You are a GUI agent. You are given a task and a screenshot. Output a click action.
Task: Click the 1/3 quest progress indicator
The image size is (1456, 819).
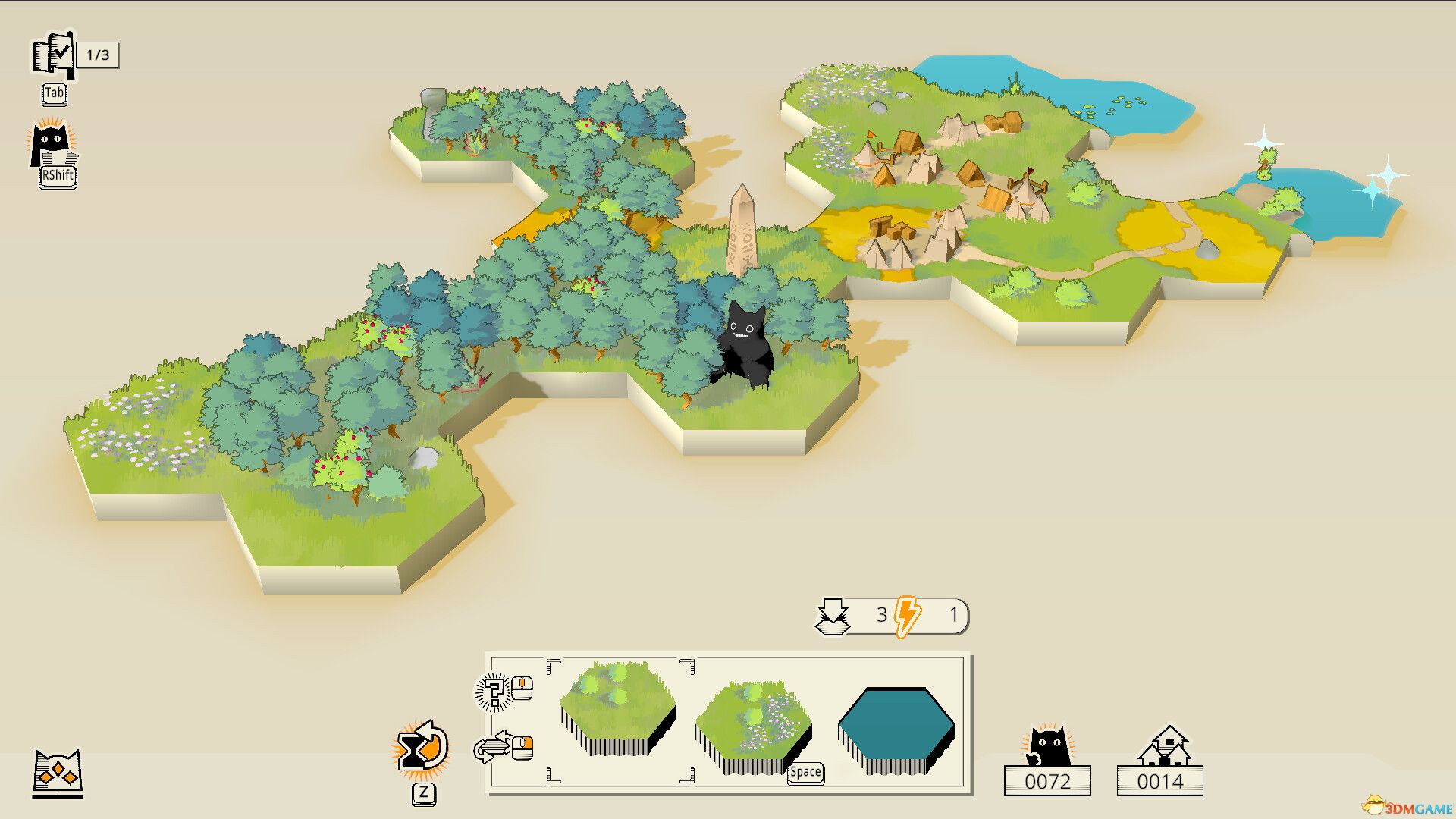pyautogui.click(x=99, y=54)
